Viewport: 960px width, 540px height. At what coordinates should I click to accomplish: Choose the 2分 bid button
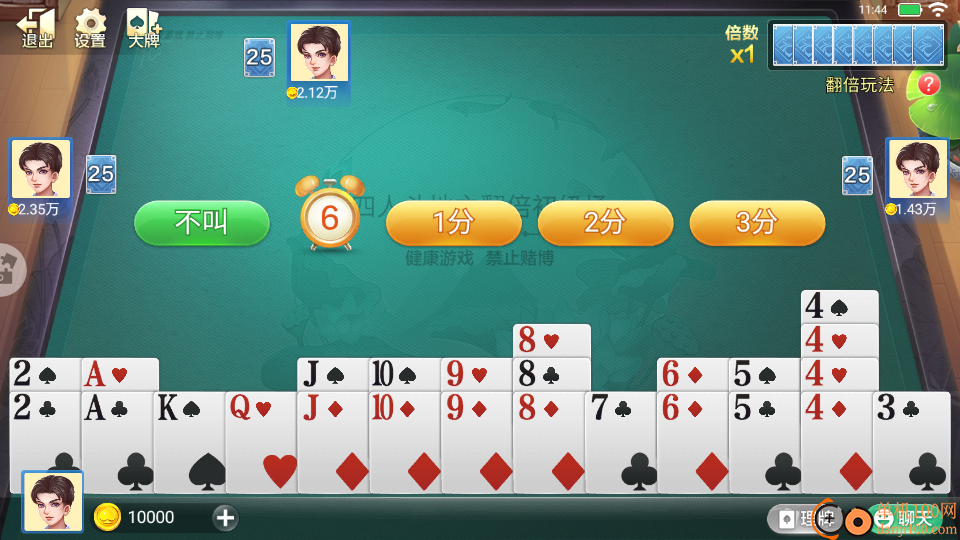point(605,223)
